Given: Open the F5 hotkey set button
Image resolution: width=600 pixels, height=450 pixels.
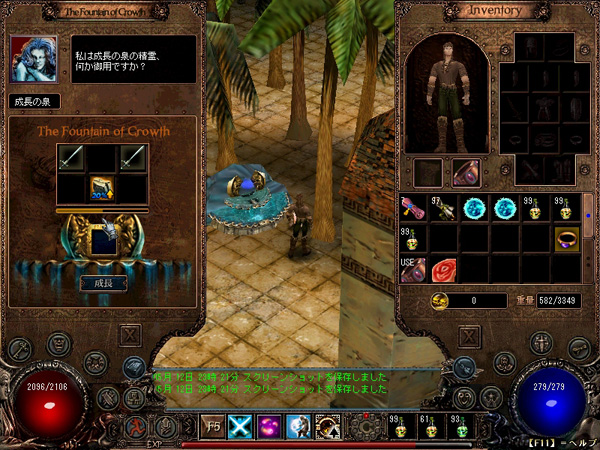Looking at the screenshot, I should pyautogui.click(x=213, y=427).
